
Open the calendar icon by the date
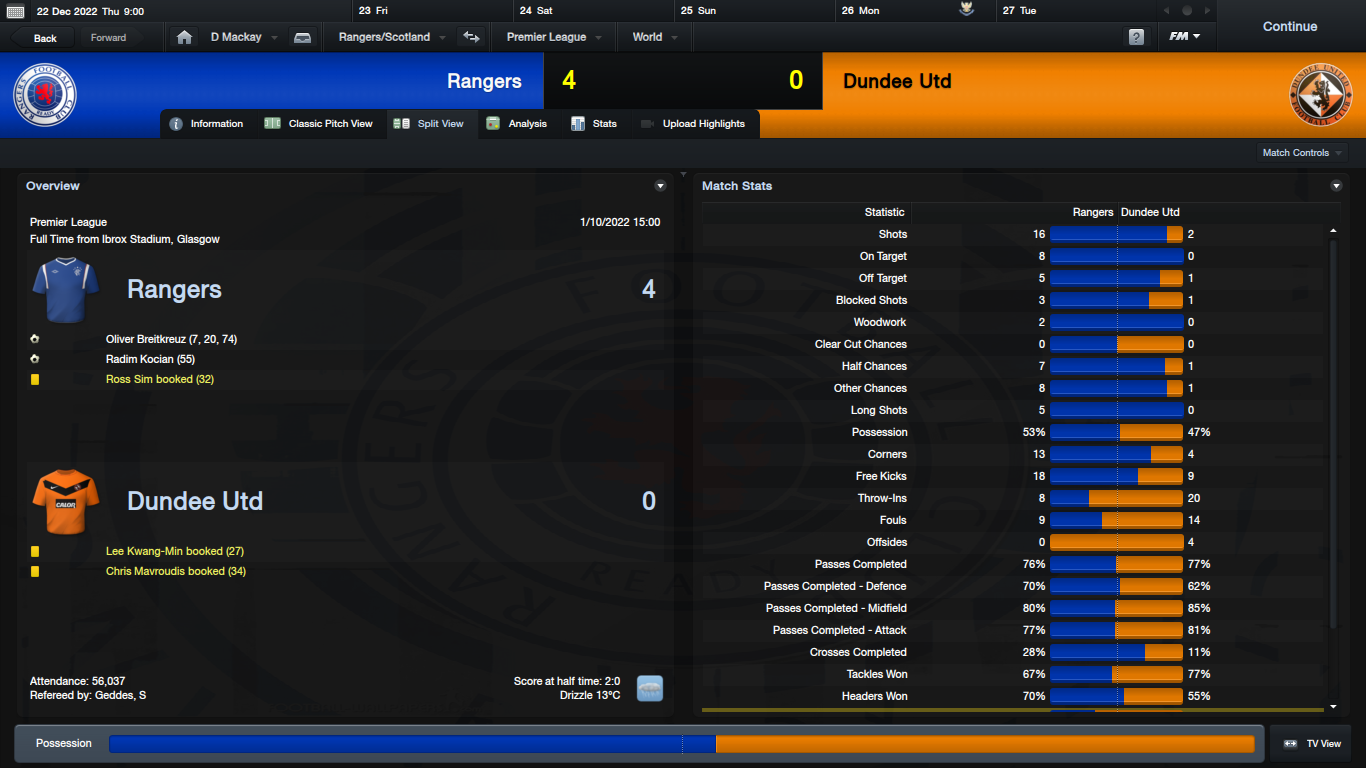[x=15, y=11]
